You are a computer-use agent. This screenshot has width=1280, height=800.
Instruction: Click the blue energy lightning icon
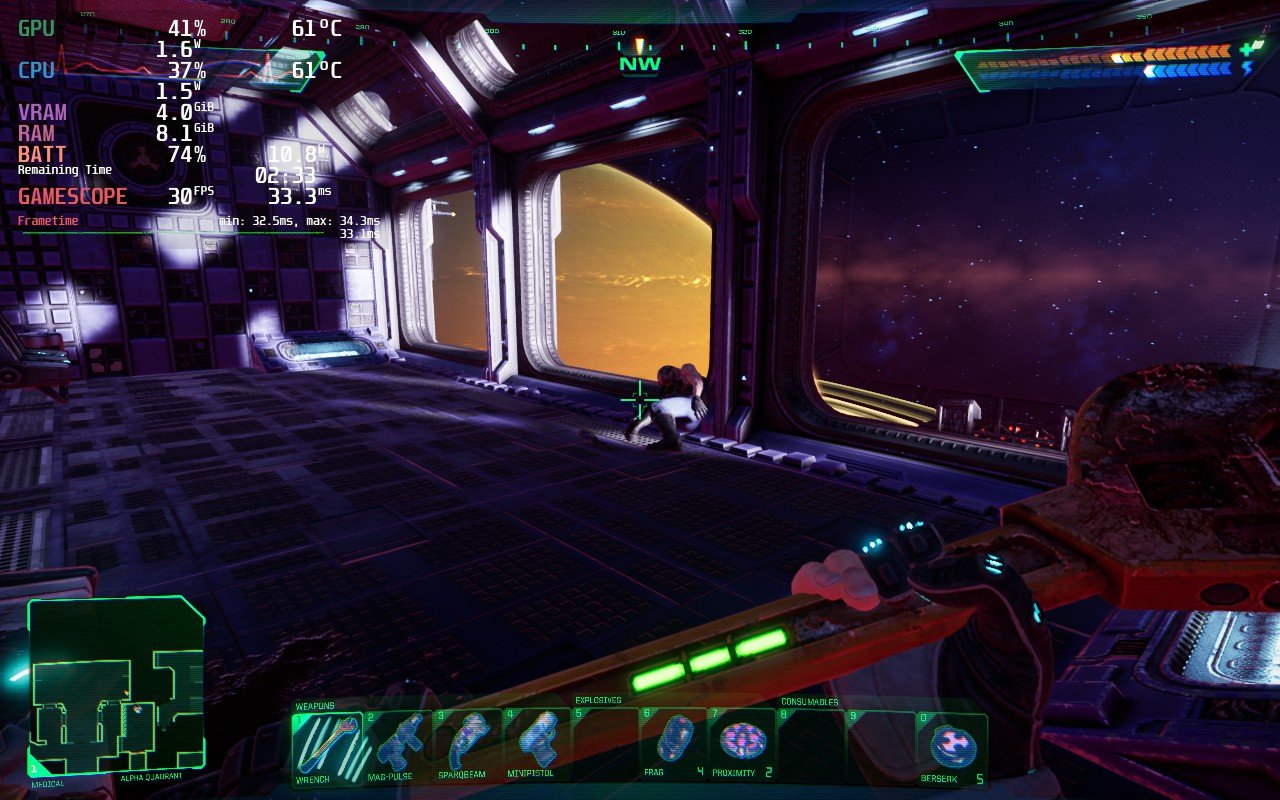[1247, 68]
